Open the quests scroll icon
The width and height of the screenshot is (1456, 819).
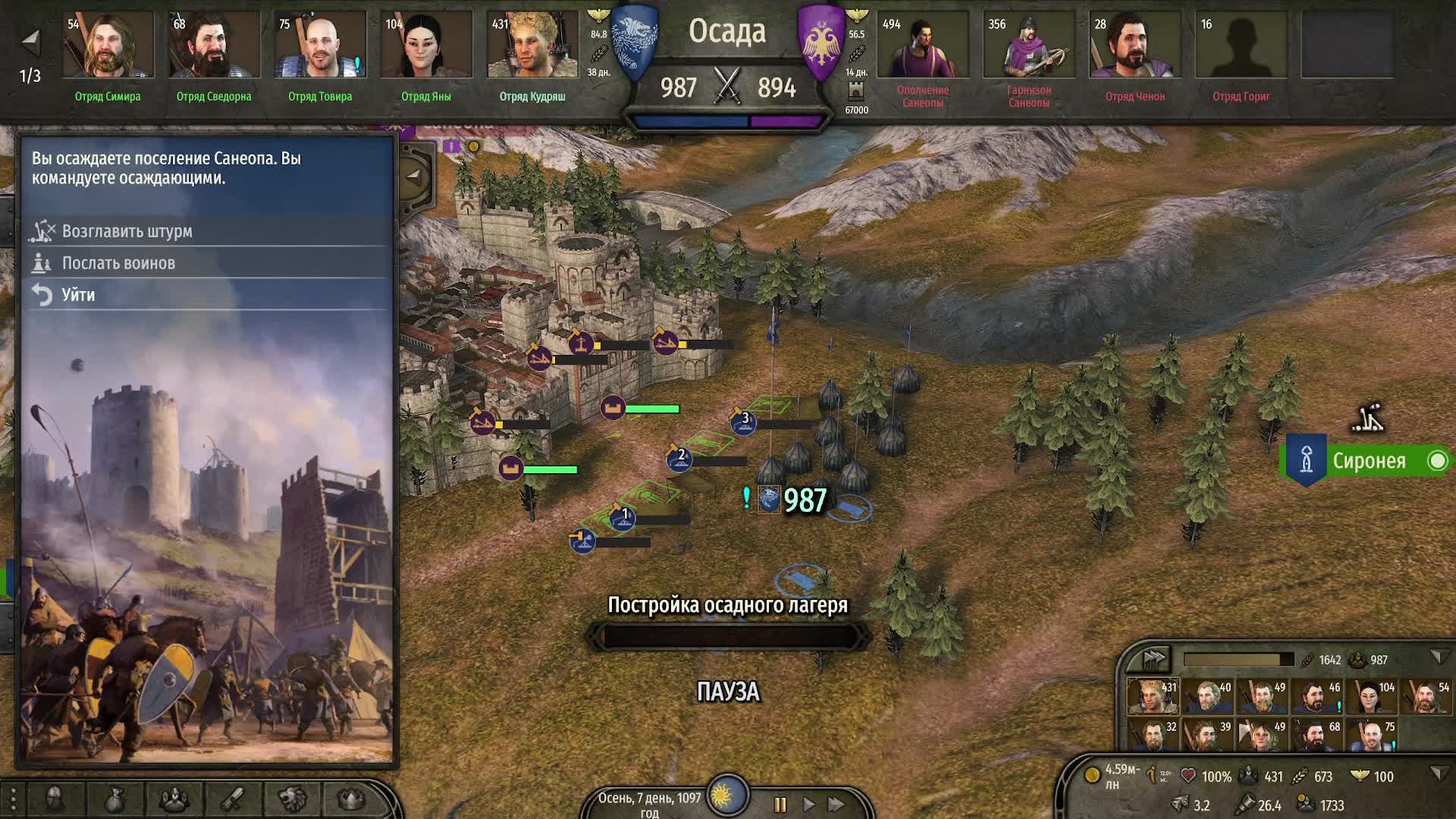(233, 799)
